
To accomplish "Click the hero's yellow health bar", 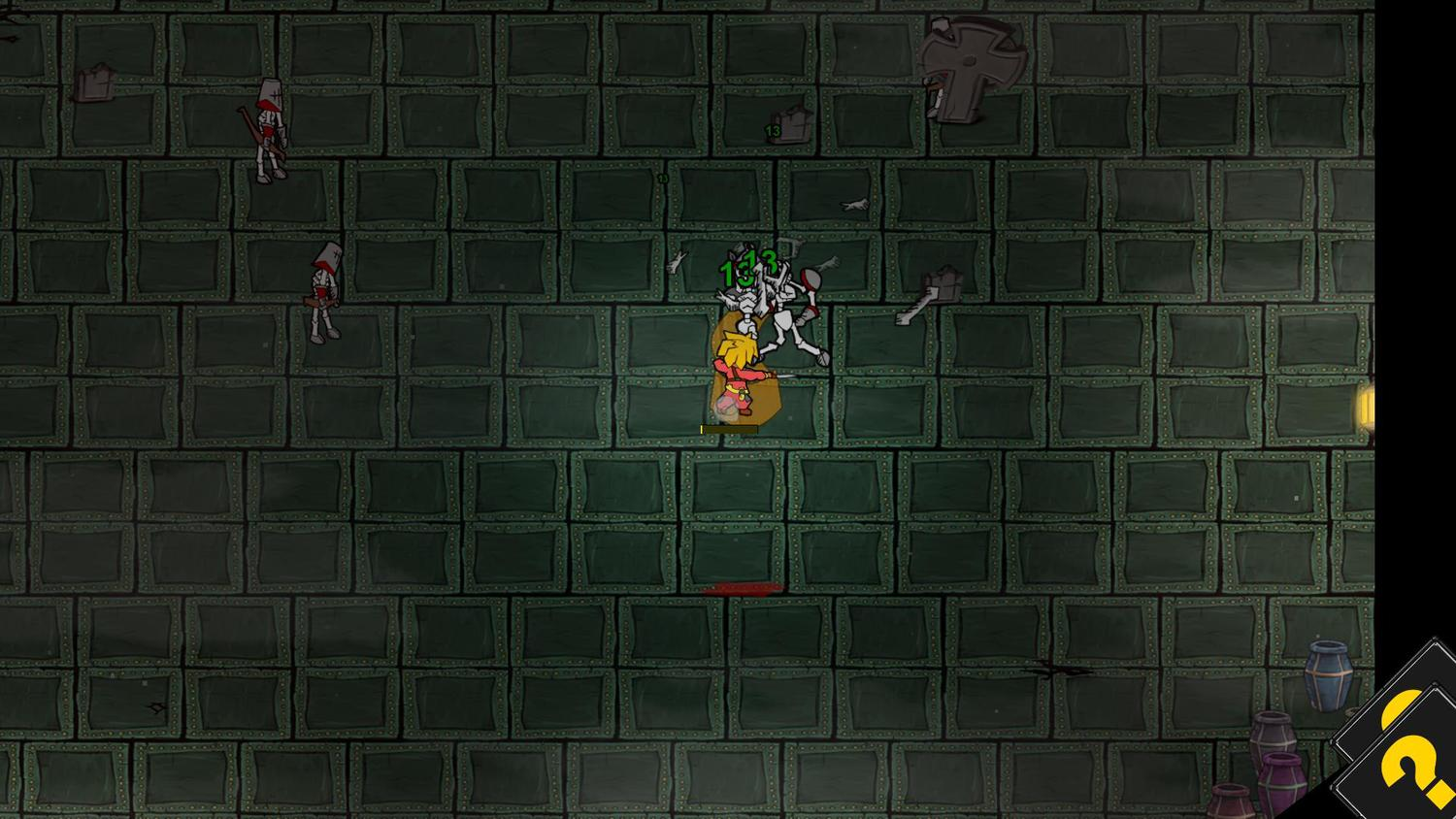I will coord(726,427).
